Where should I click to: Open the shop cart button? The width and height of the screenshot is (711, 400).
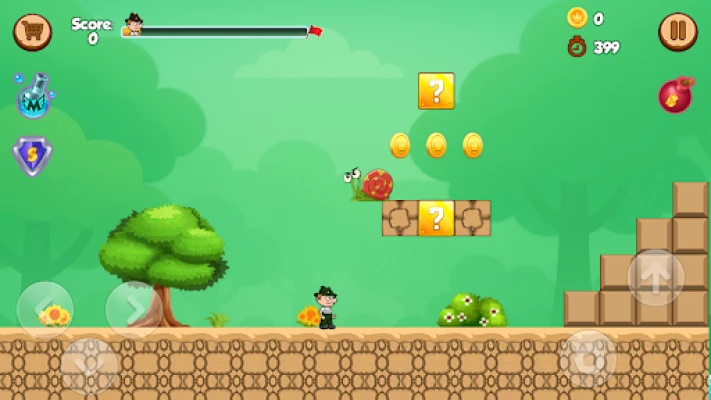pyautogui.click(x=32, y=32)
